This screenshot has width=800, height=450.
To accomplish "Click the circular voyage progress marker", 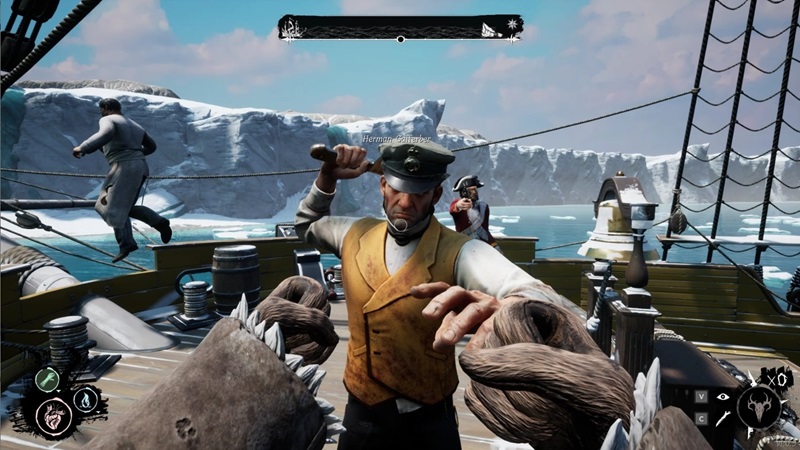I will (400, 39).
